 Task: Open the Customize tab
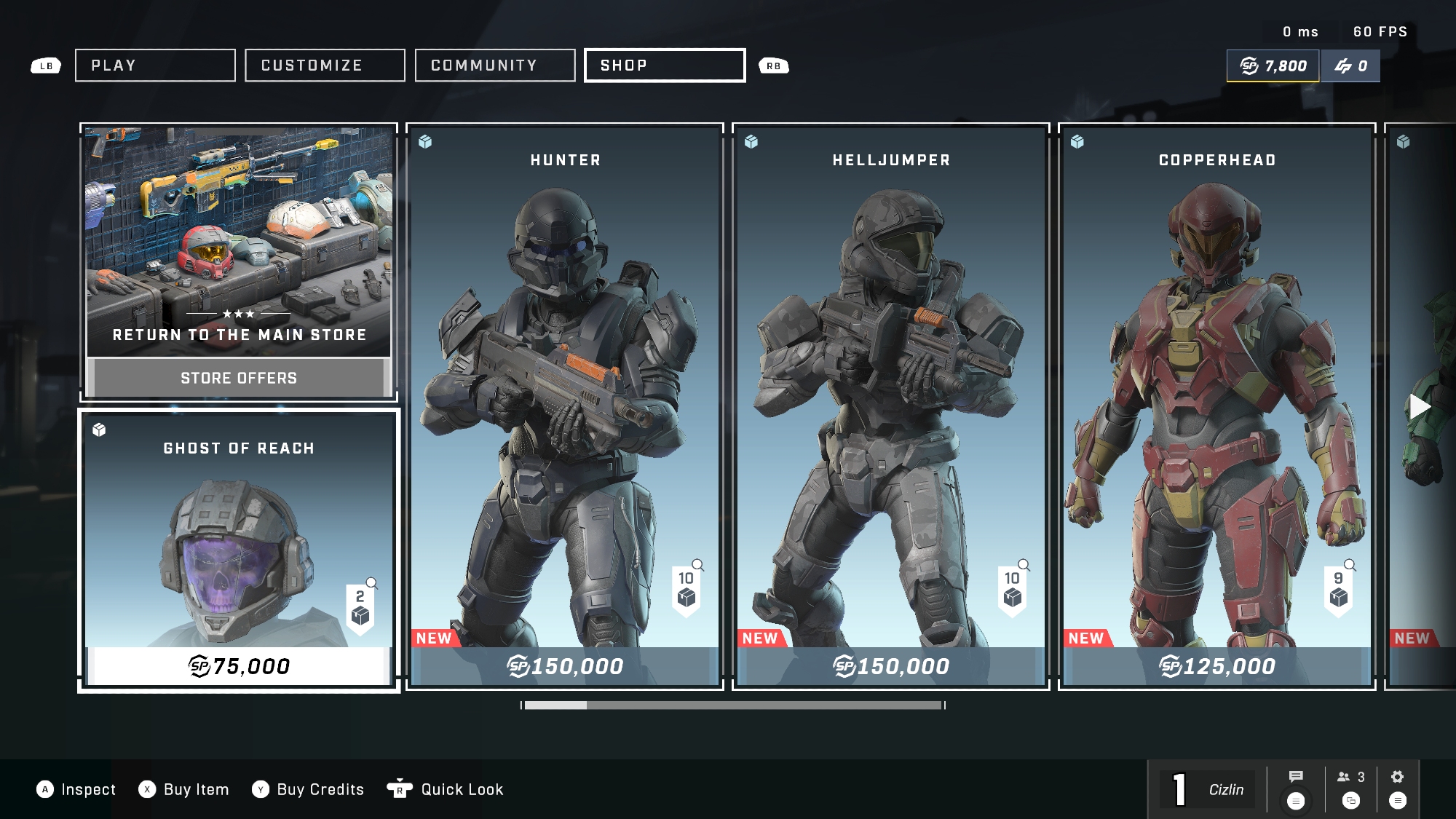[x=325, y=66]
